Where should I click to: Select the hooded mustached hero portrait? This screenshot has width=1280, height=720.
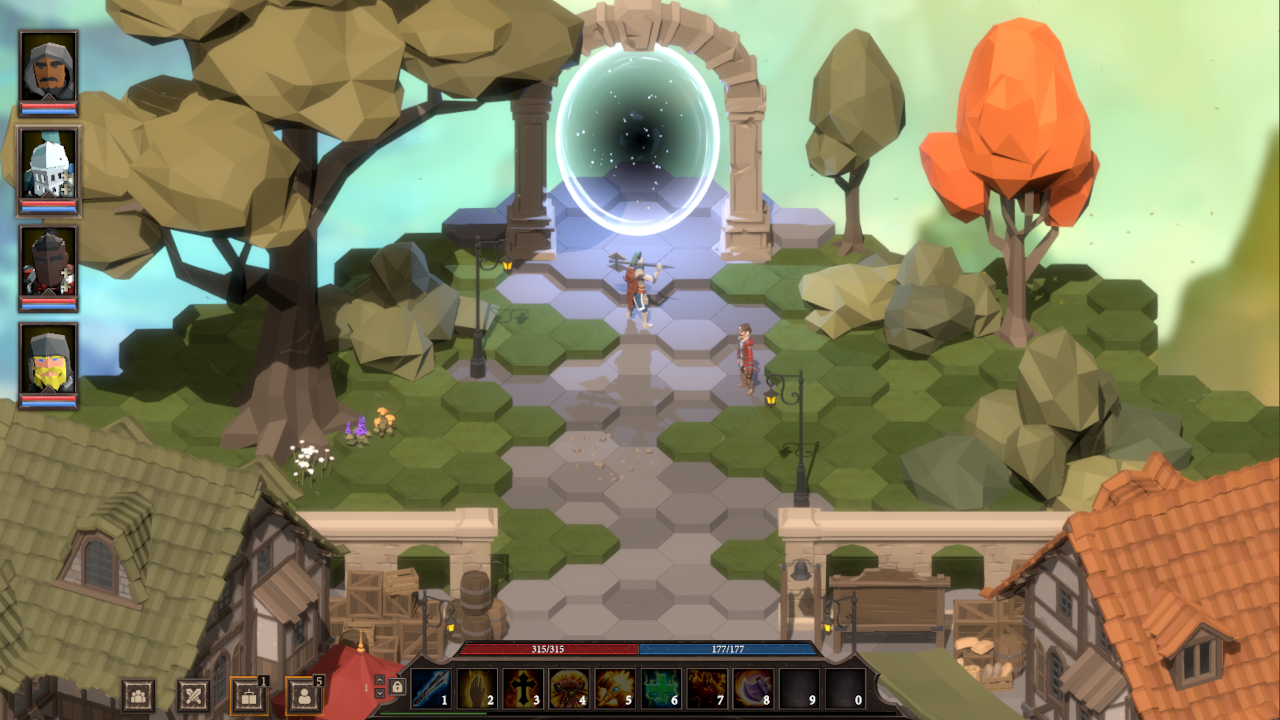[x=48, y=68]
